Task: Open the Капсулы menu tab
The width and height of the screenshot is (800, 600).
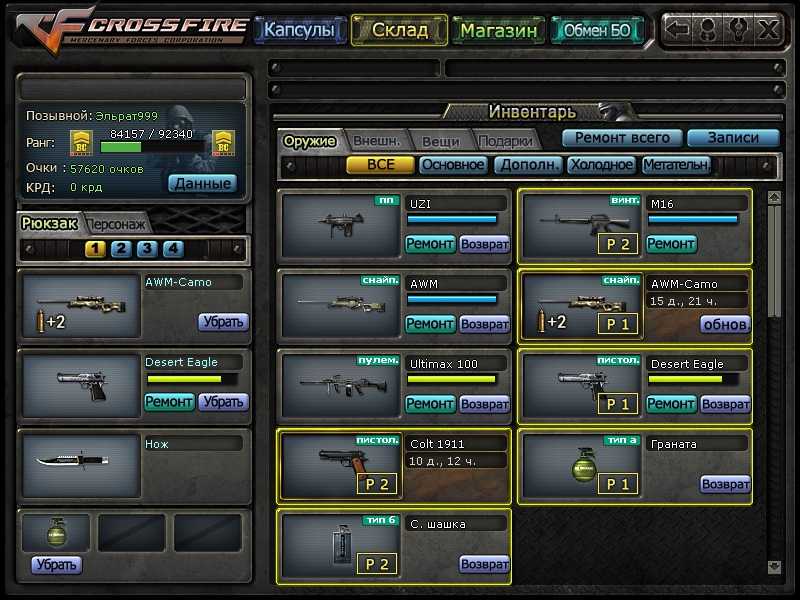Action: [298, 30]
